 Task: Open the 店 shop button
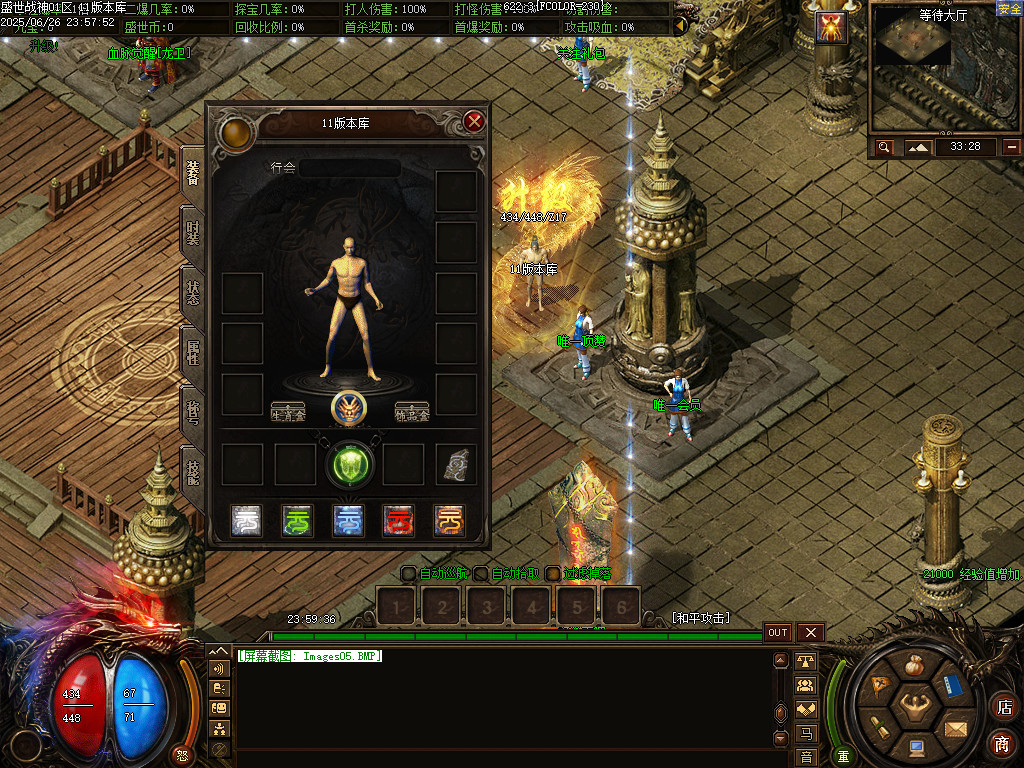(x=1003, y=705)
